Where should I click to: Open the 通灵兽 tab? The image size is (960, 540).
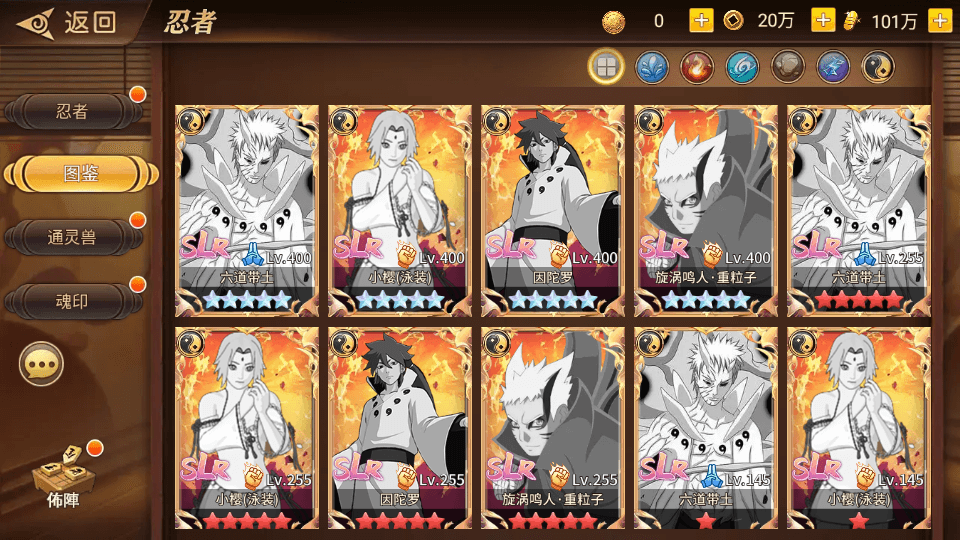click(x=72, y=237)
